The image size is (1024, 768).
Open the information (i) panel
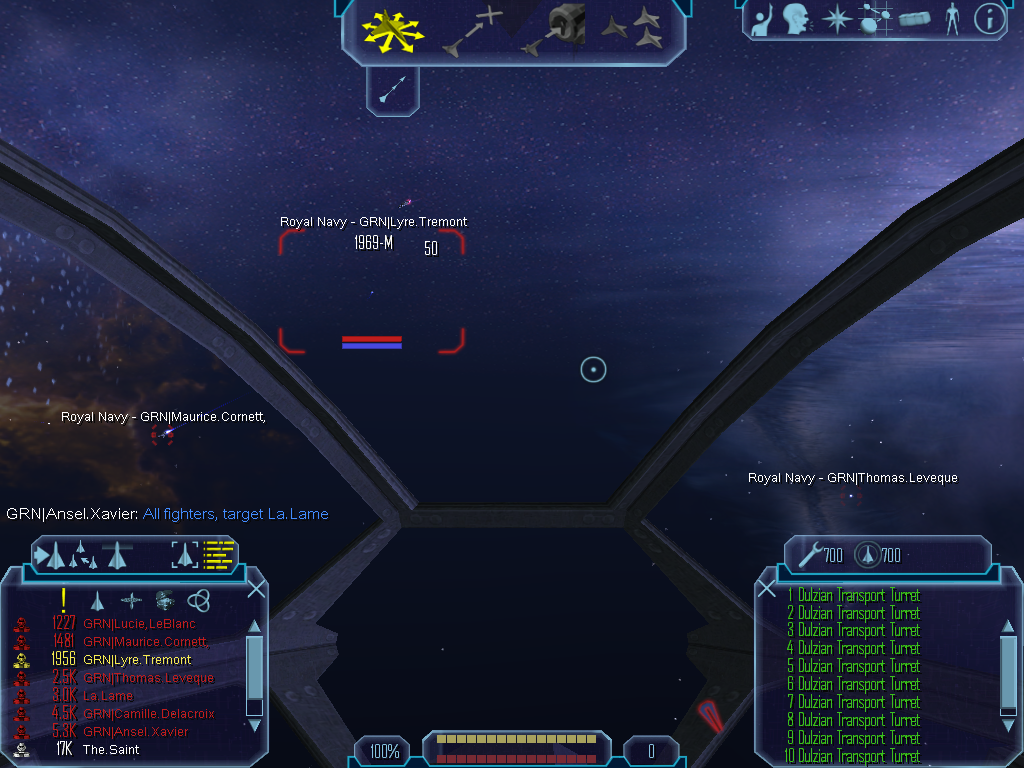pos(988,19)
